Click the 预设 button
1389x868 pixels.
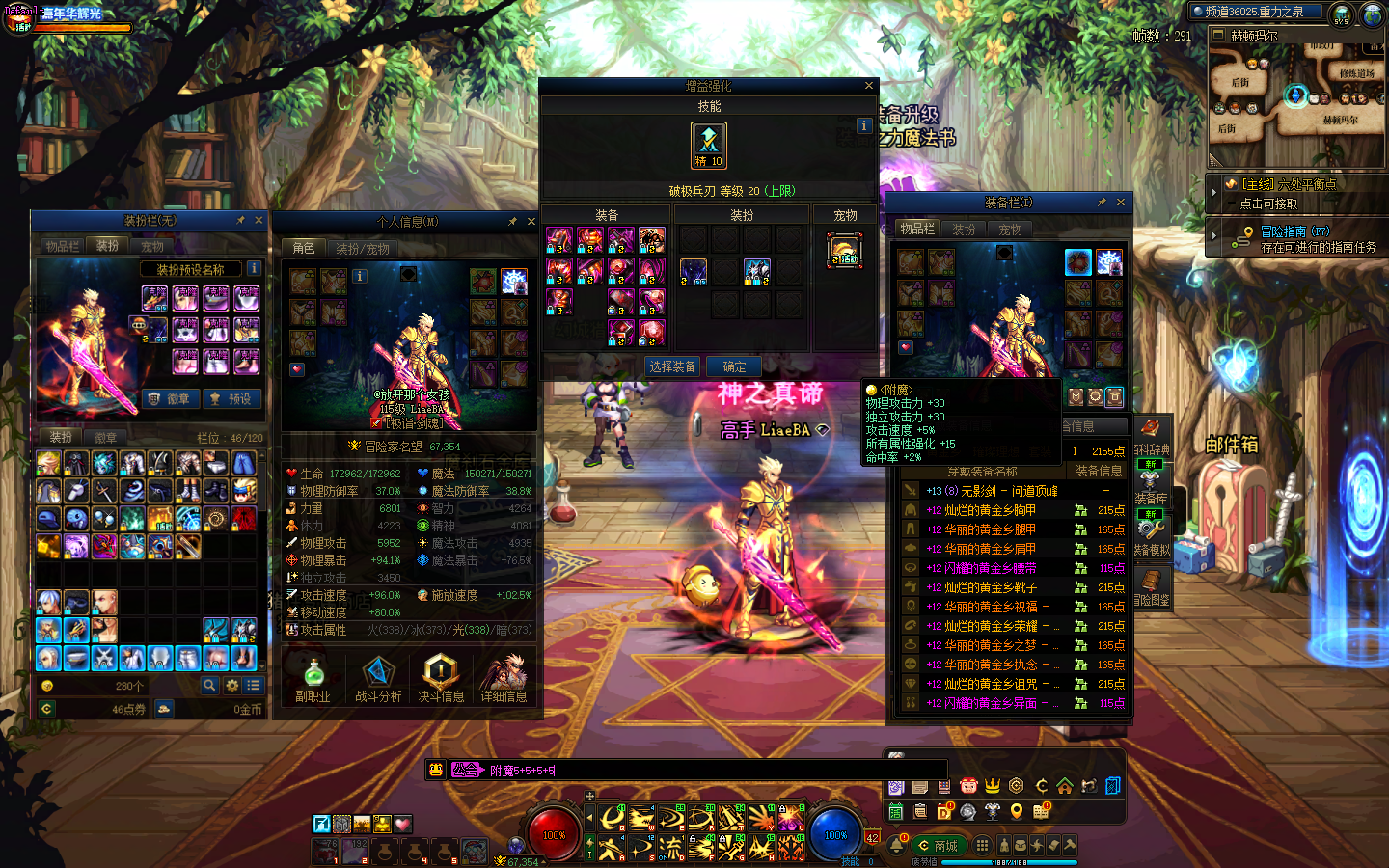tap(230, 398)
